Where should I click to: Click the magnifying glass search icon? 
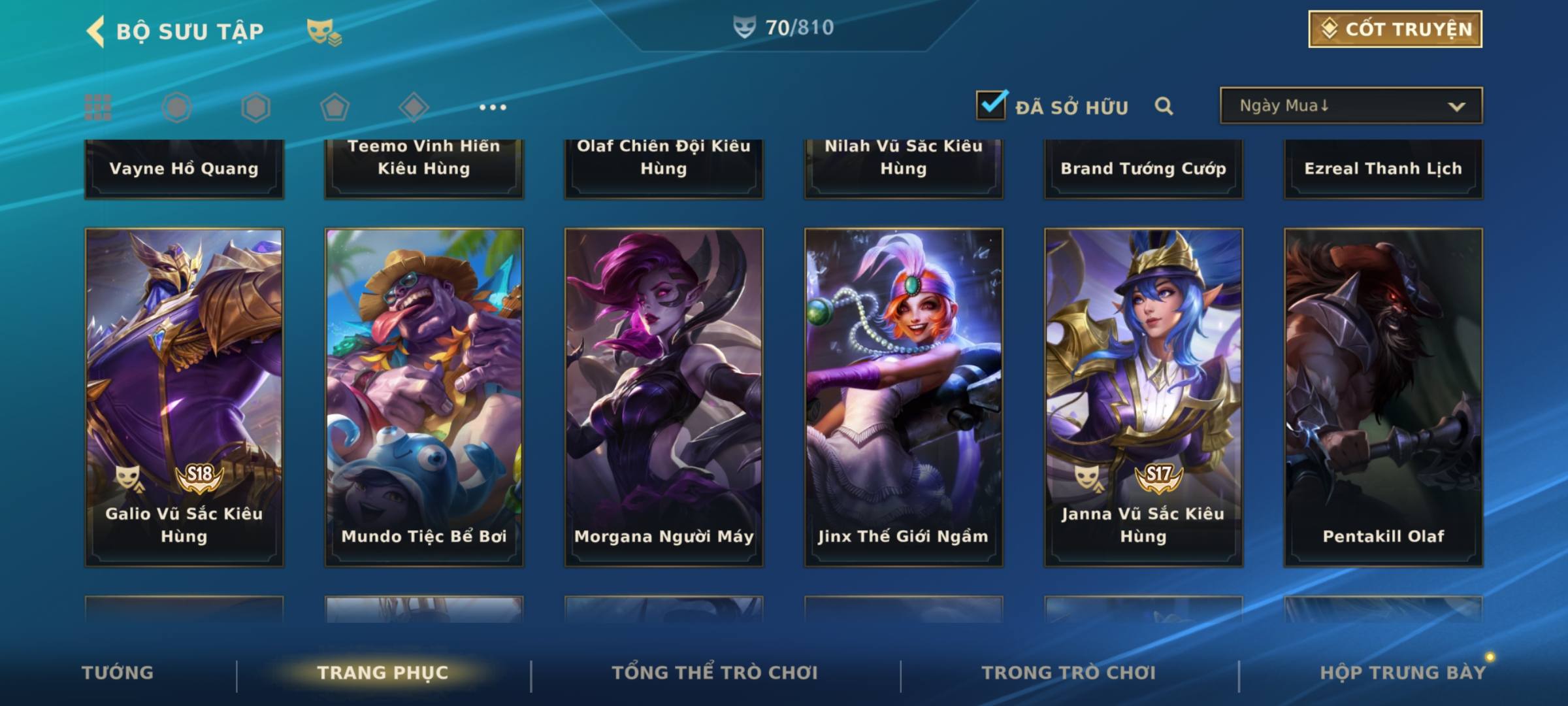[x=1164, y=106]
